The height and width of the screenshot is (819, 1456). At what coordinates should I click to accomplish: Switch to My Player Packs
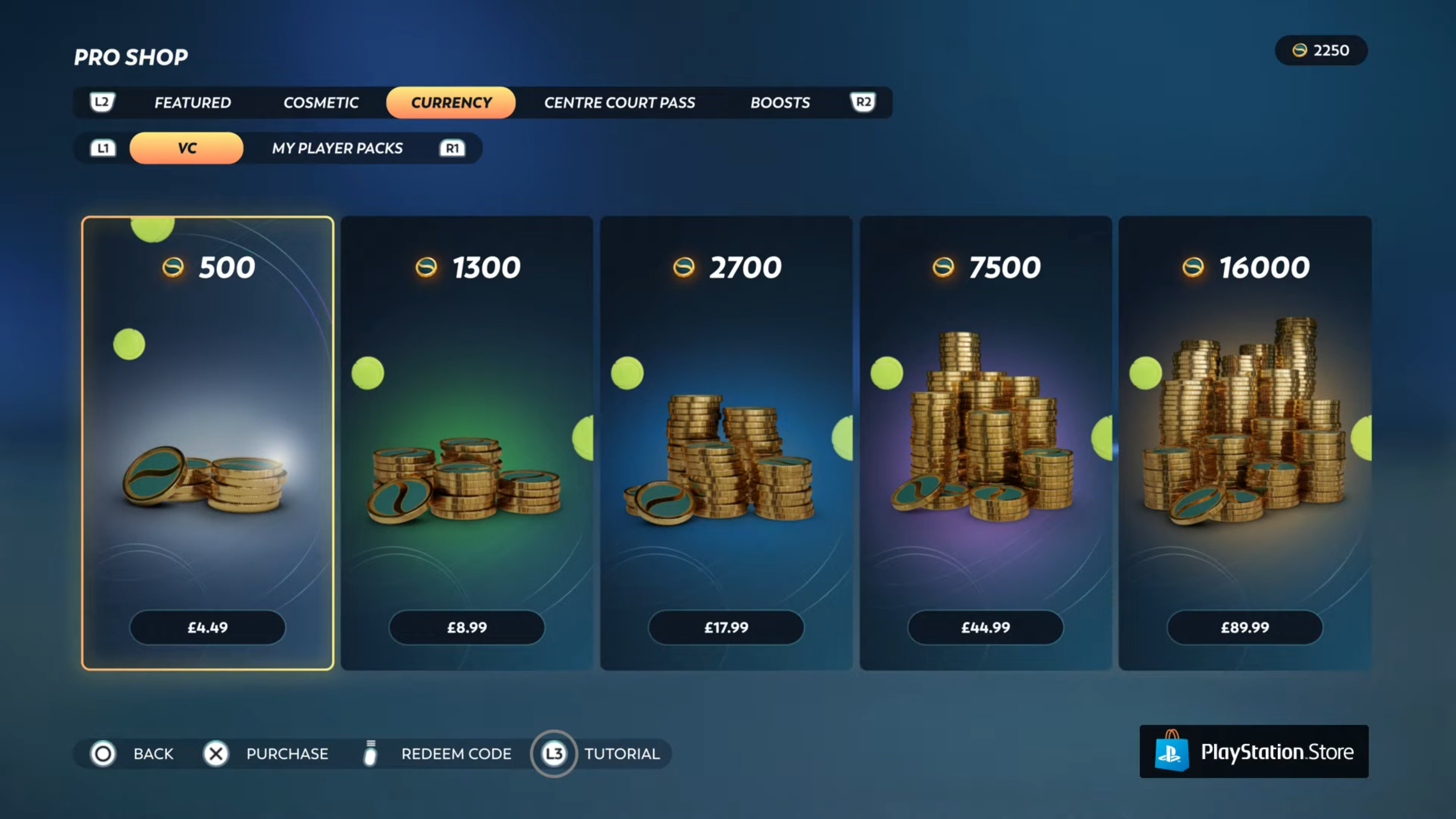(x=337, y=148)
